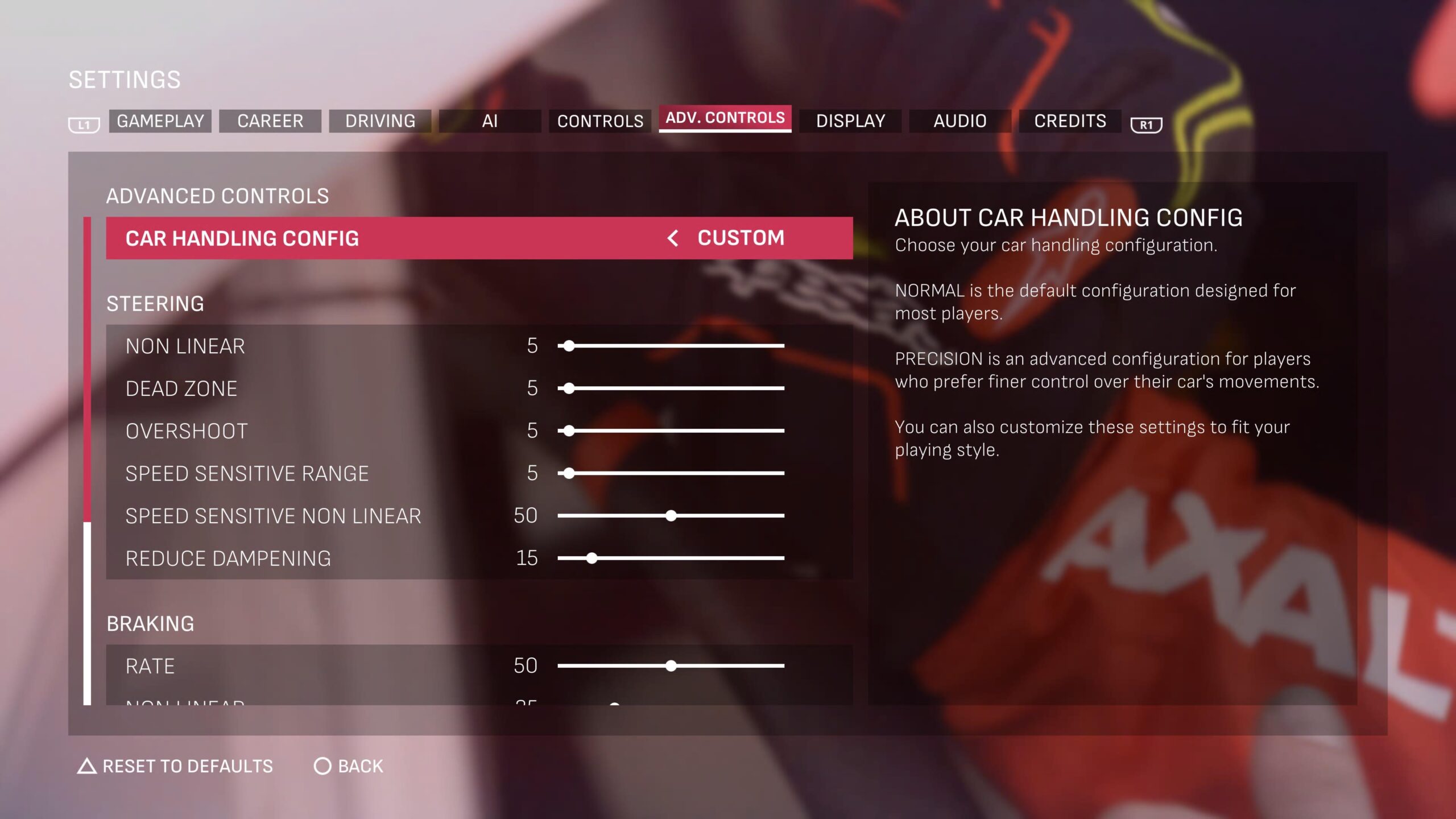The height and width of the screenshot is (819, 1456).
Task: Adjust the Speed Sensitive Range slider
Action: [x=569, y=473]
